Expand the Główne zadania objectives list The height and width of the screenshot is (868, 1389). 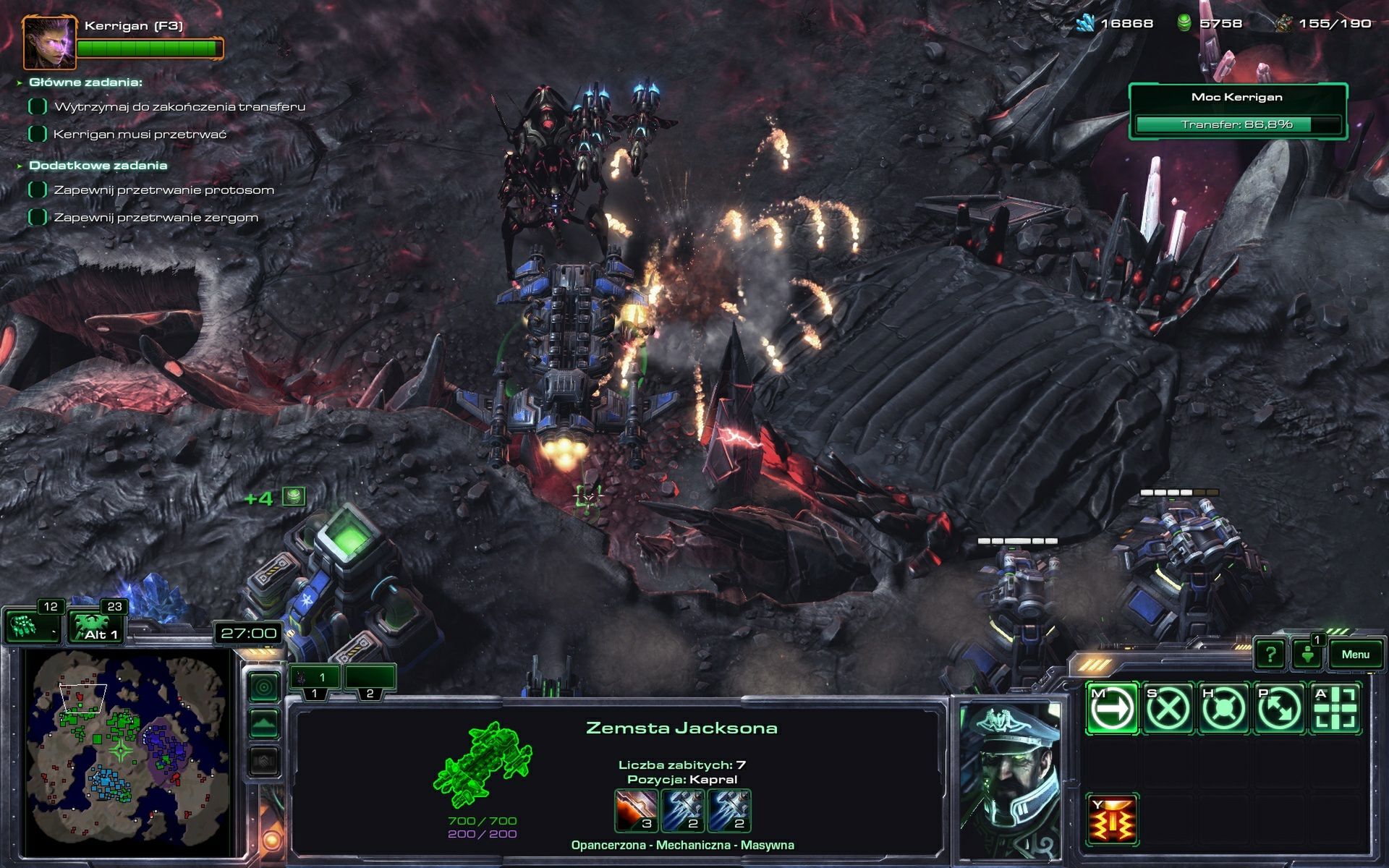tap(85, 82)
